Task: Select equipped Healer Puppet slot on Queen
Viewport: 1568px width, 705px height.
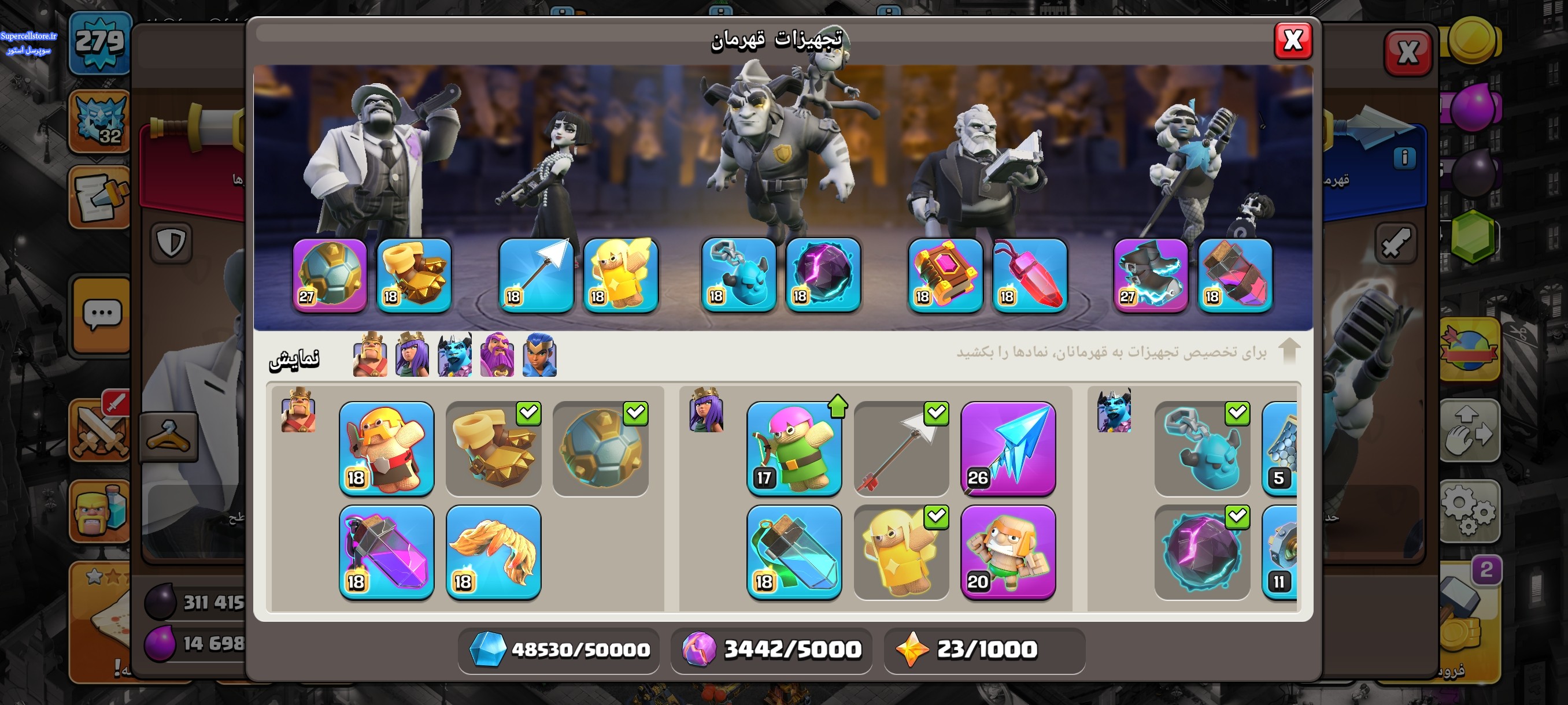Action: click(620, 276)
